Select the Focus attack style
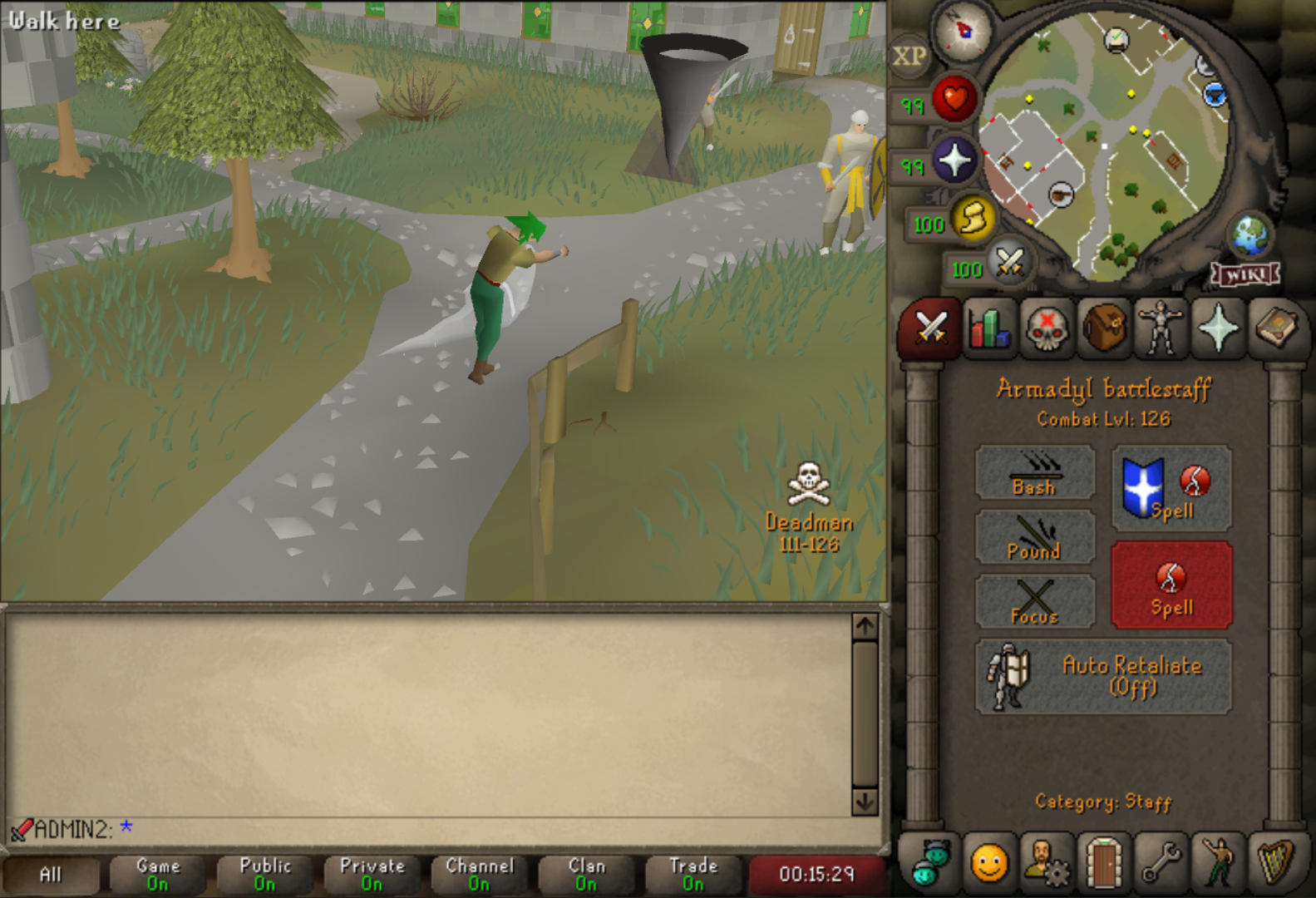 coord(1034,601)
